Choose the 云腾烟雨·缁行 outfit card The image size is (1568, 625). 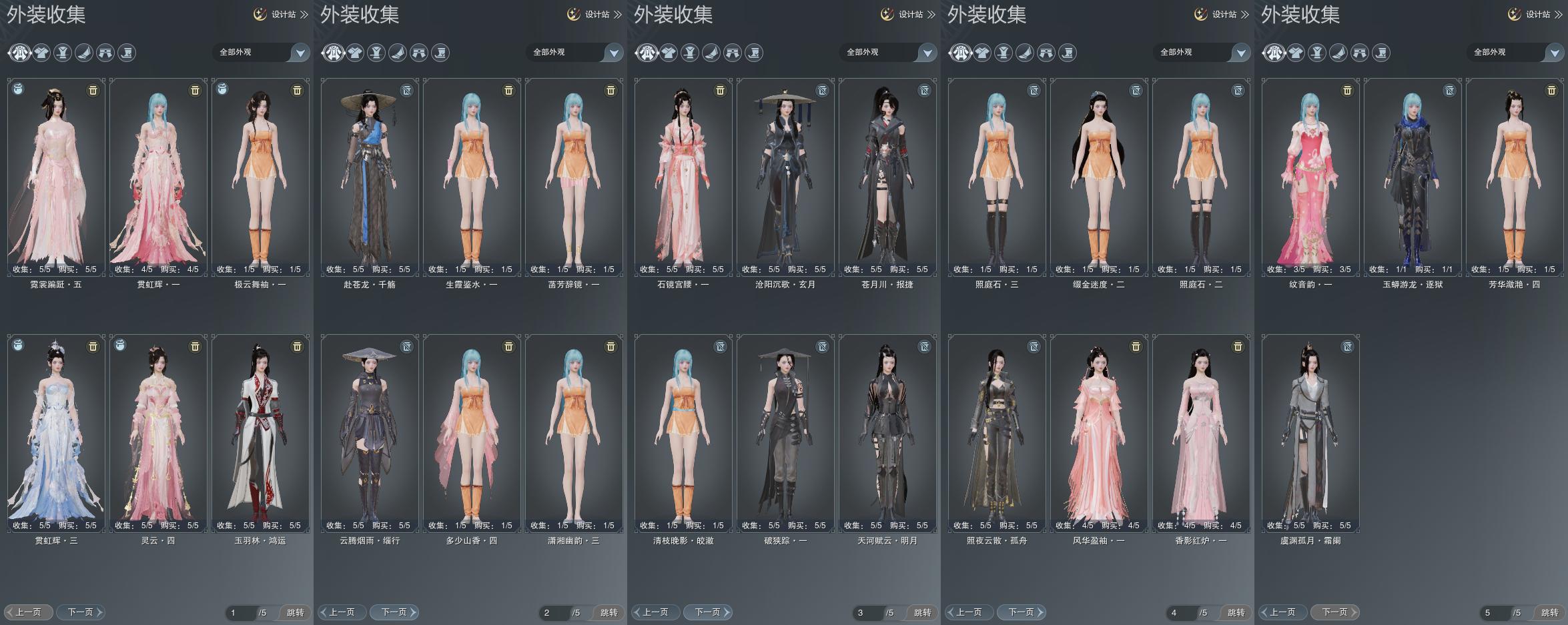[x=370, y=433]
